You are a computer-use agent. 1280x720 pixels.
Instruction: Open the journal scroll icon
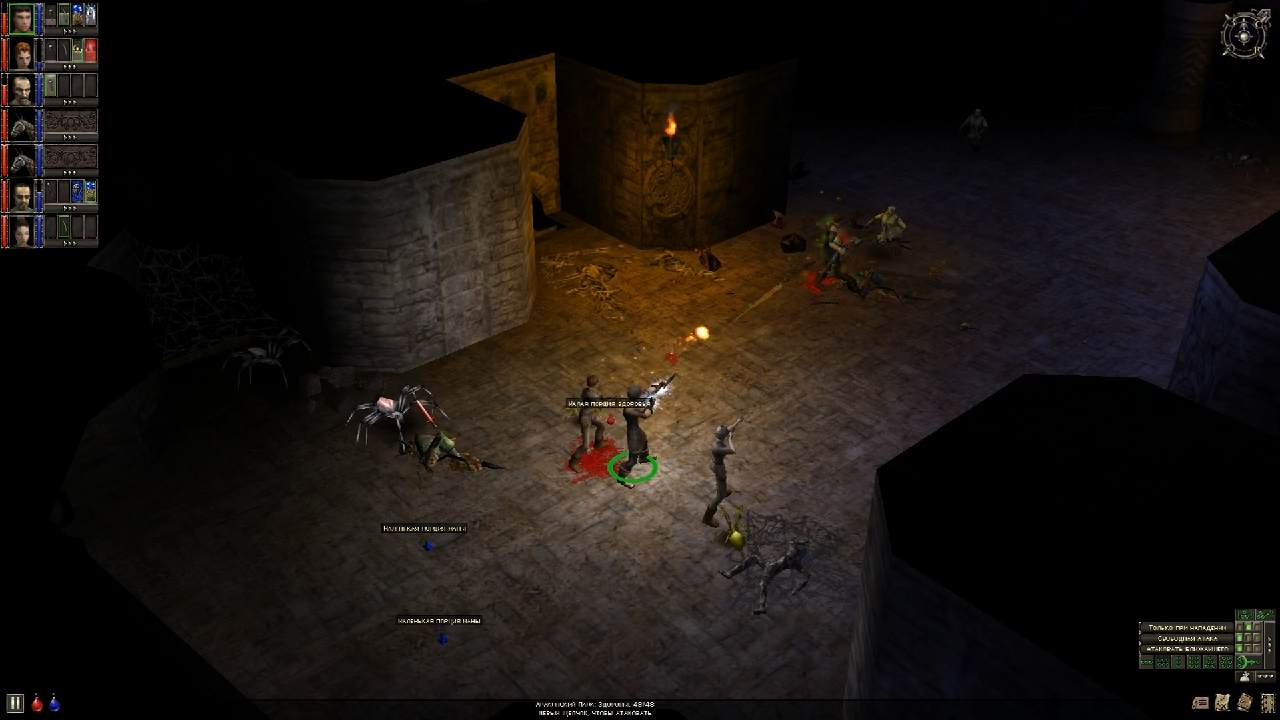tap(1201, 702)
